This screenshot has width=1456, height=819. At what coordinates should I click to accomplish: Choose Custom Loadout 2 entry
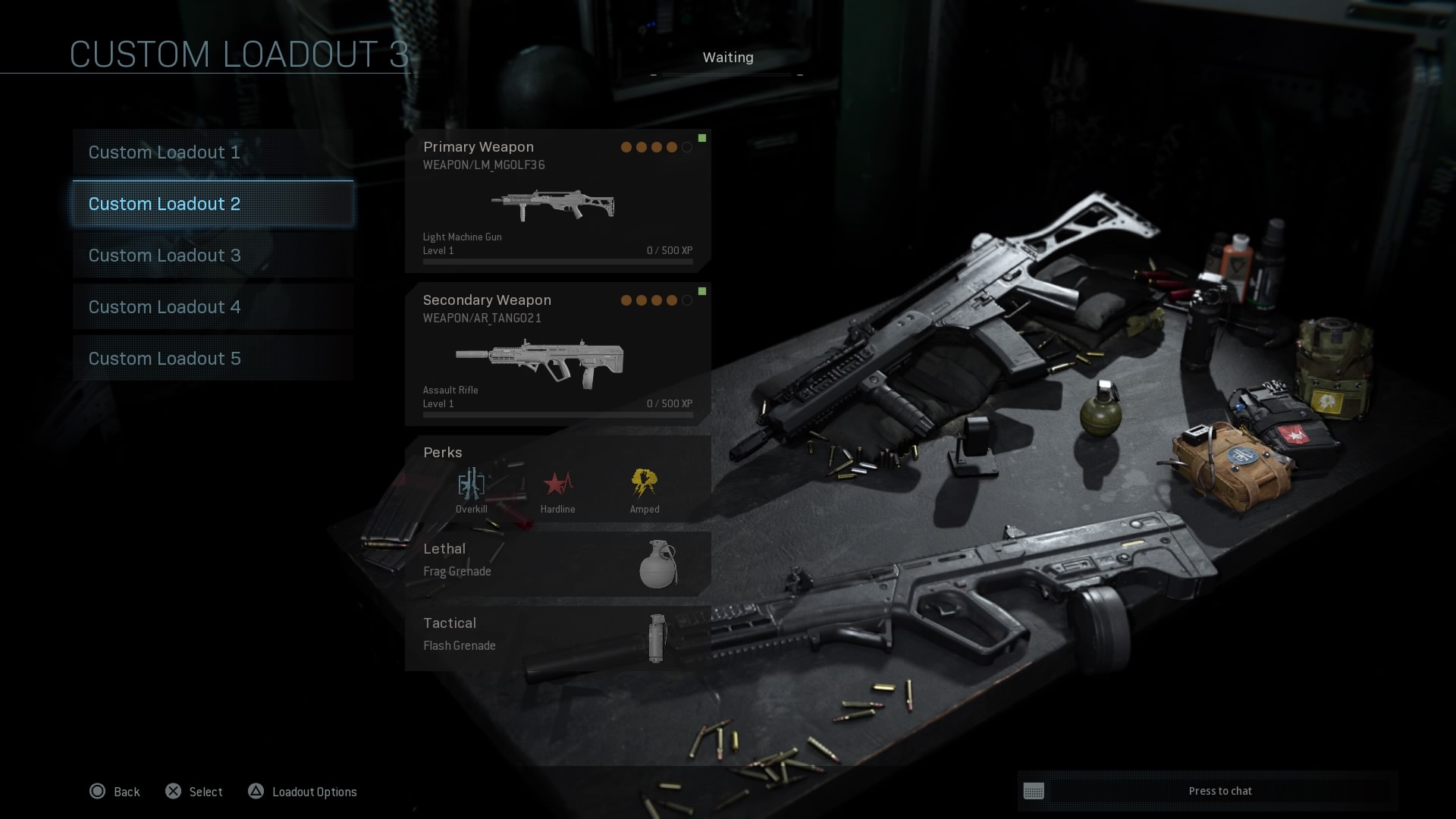click(x=213, y=204)
